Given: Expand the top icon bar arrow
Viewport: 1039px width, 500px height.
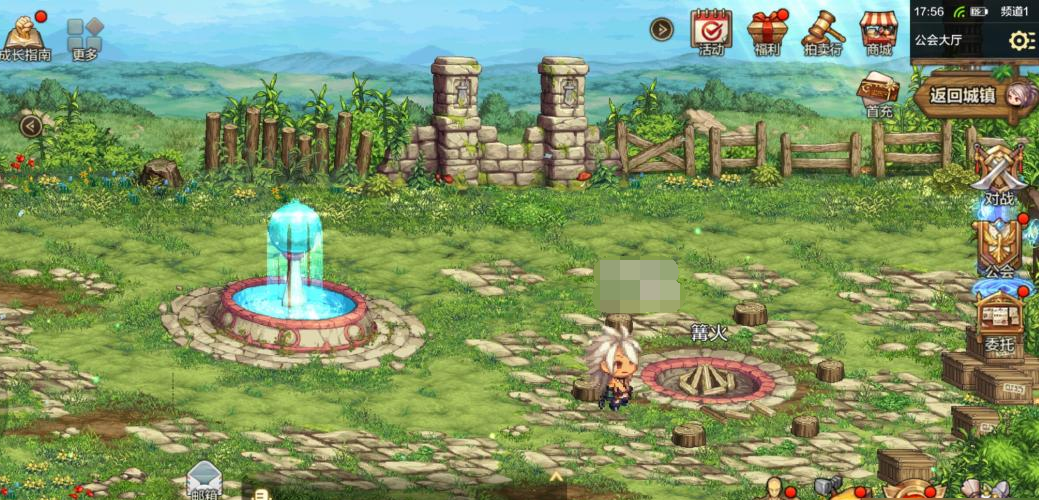Looking at the screenshot, I should (x=661, y=29).
